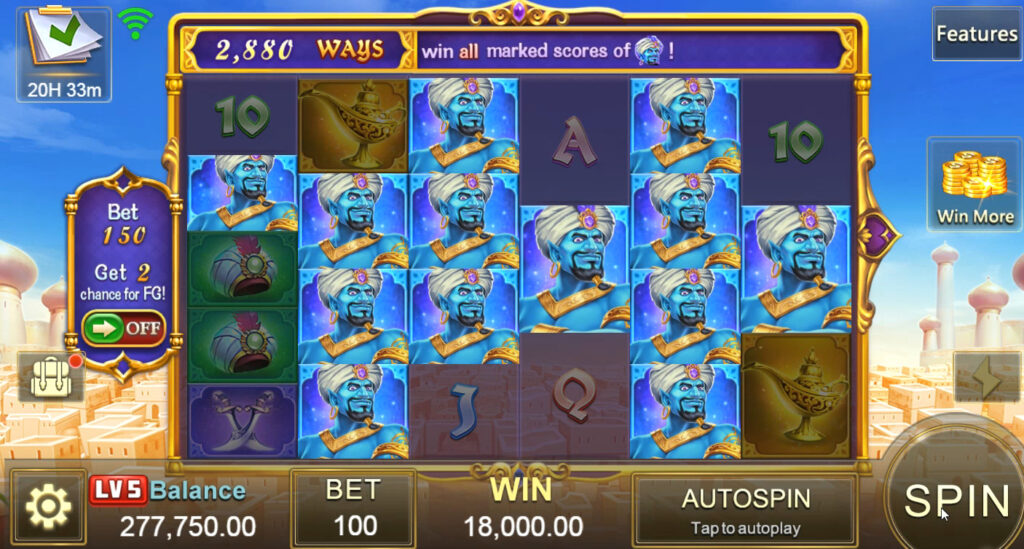Spin the reels with the SPIN button
1024x549 pixels.
click(x=955, y=499)
